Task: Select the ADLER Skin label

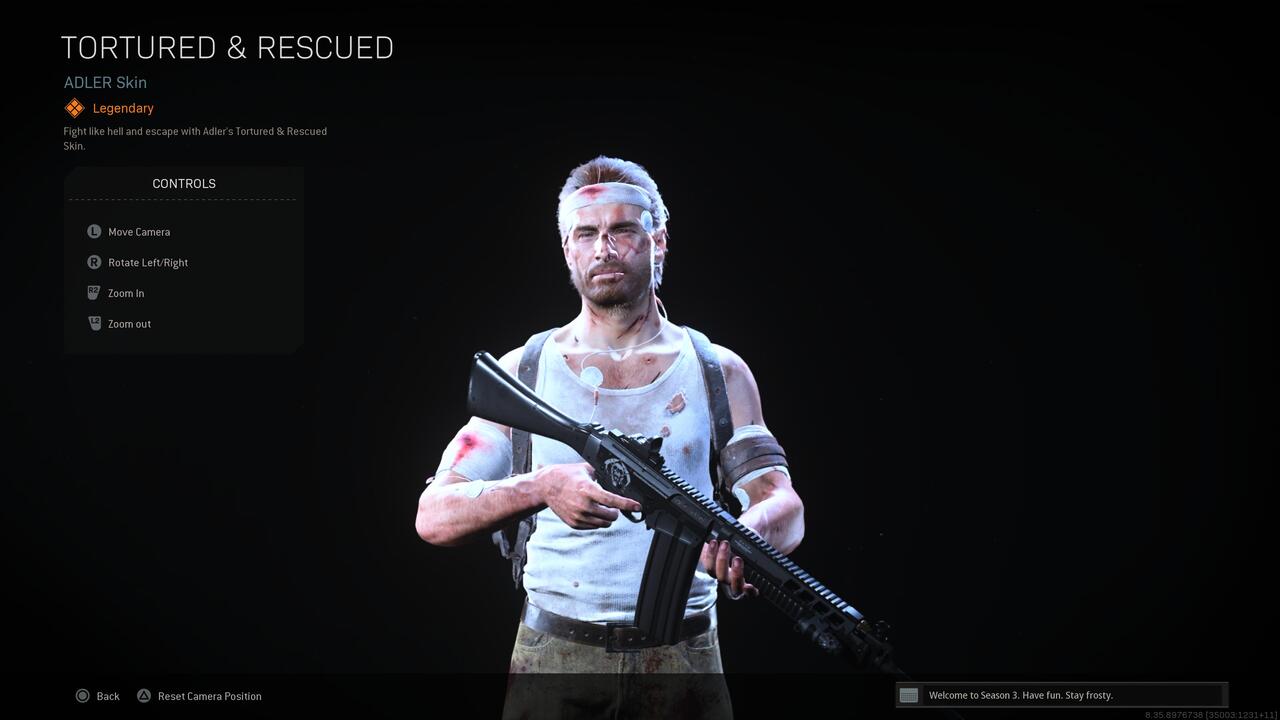Action: click(105, 82)
